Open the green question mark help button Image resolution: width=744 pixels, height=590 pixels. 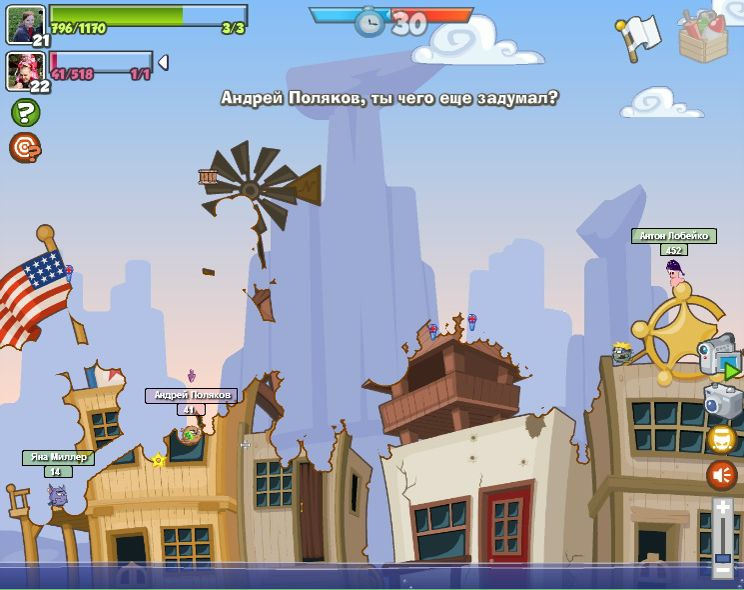[25, 112]
